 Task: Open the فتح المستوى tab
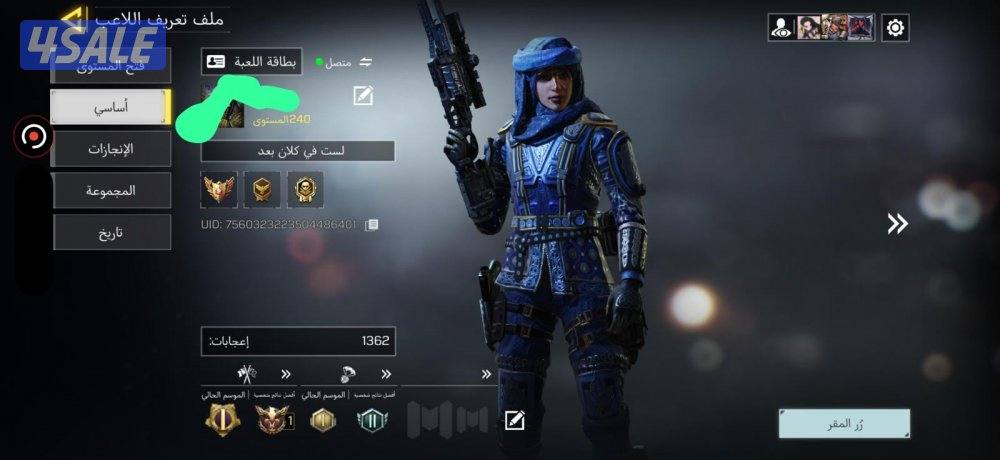111,68
